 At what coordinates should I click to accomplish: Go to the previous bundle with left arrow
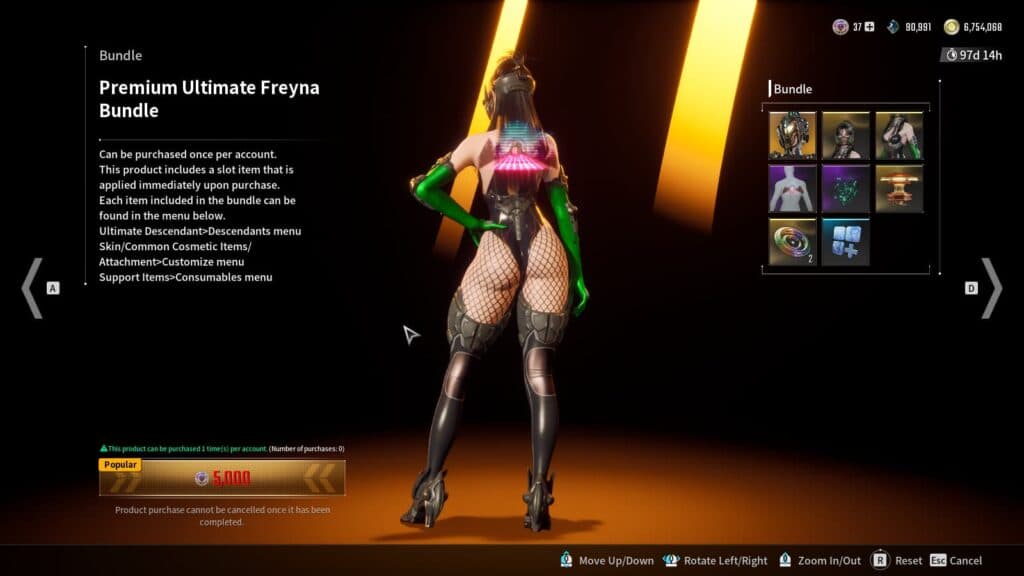coord(32,288)
